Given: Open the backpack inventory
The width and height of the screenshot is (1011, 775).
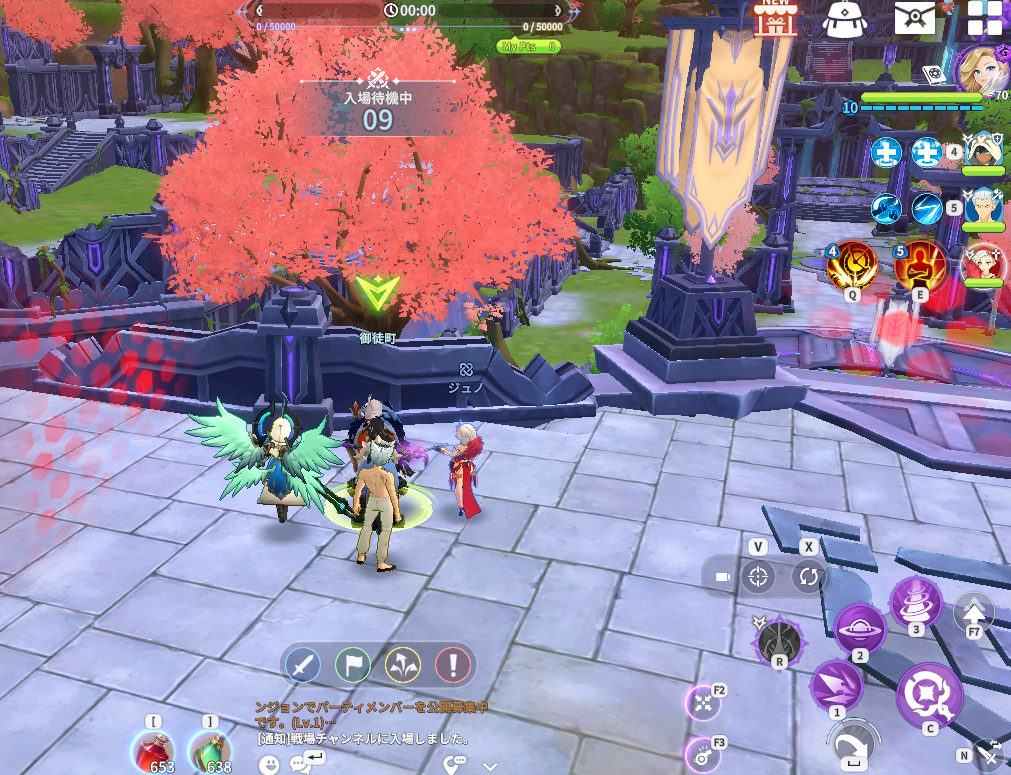Looking at the screenshot, I should (844, 19).
